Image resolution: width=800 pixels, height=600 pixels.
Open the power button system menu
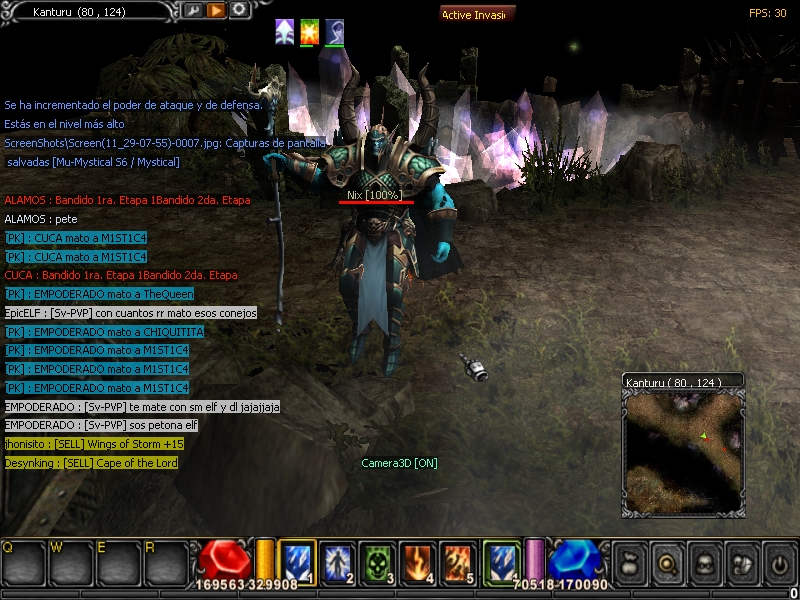point(779,561)
